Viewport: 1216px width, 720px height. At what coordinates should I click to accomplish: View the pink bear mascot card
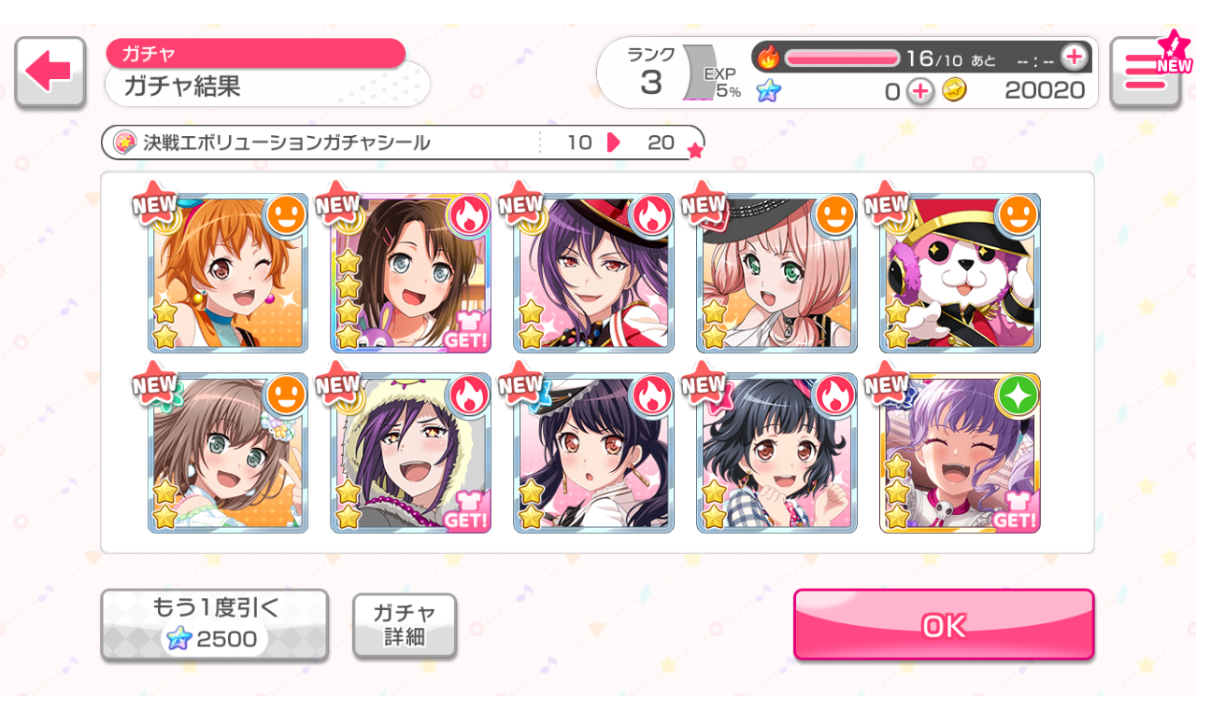(x=959, y=273)
